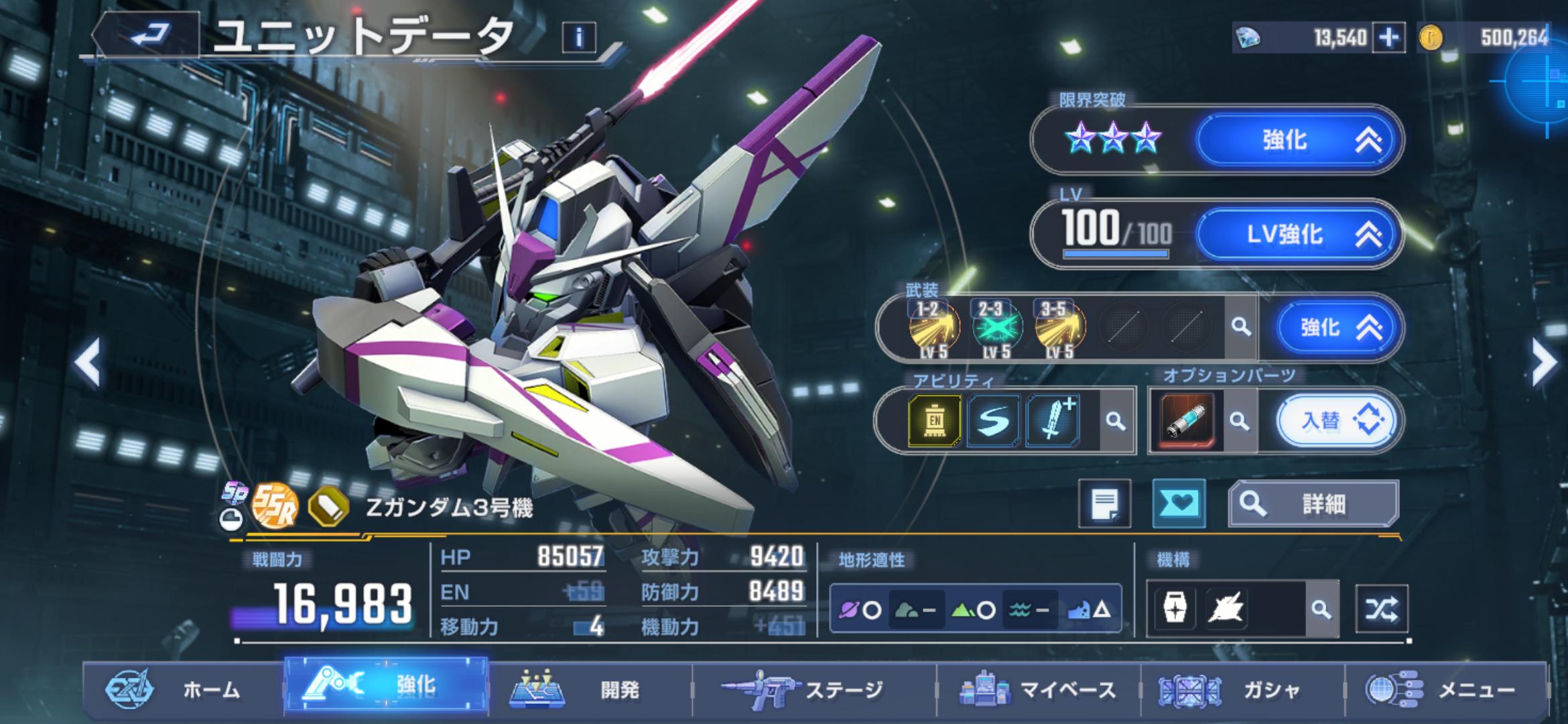The width and height of the screenshot is (1568, 724).
Task: Open the info button beside ユニットデータ
Action: click(579, 38)
